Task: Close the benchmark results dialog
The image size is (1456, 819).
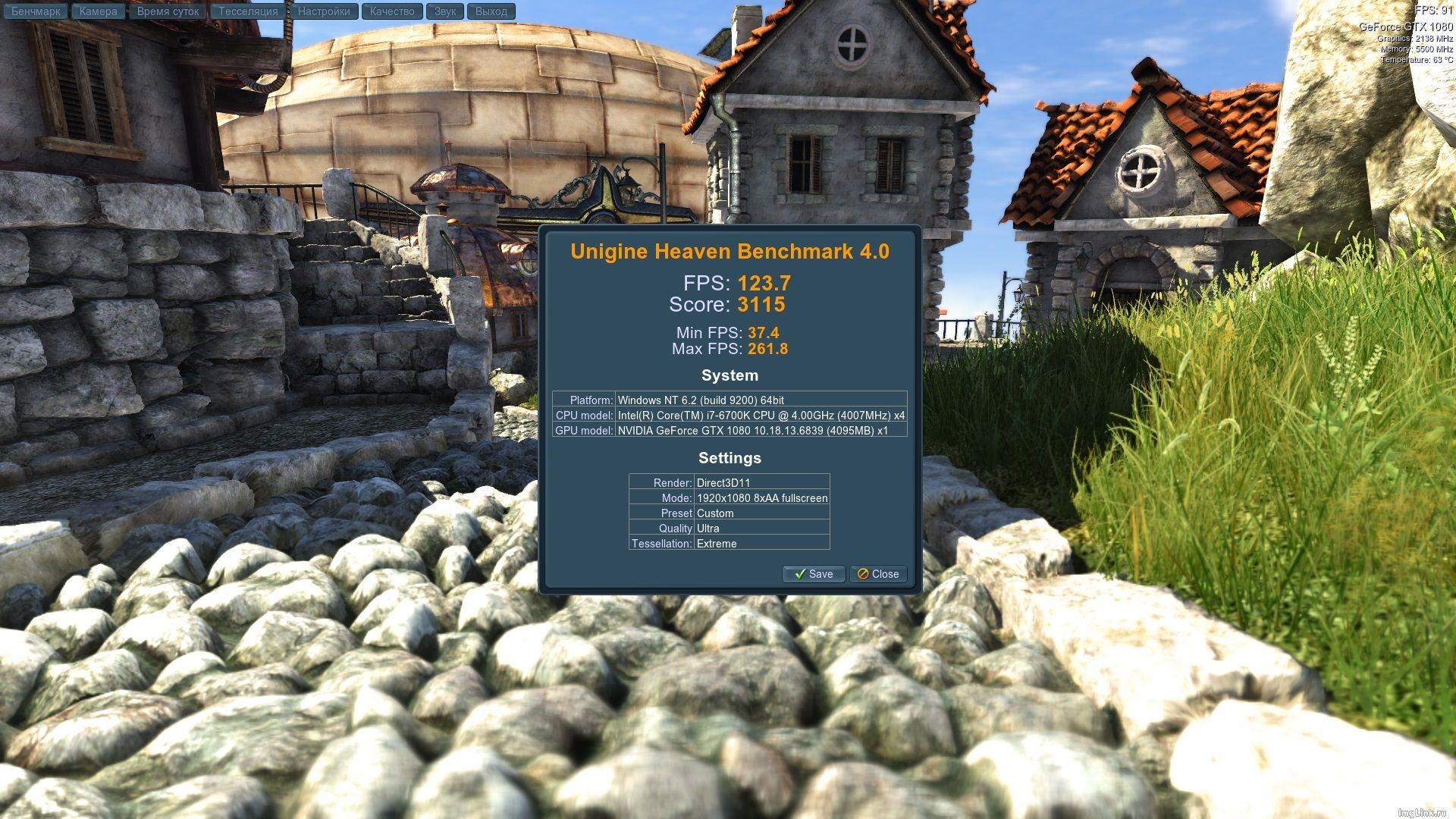Action: click(878, 574)
